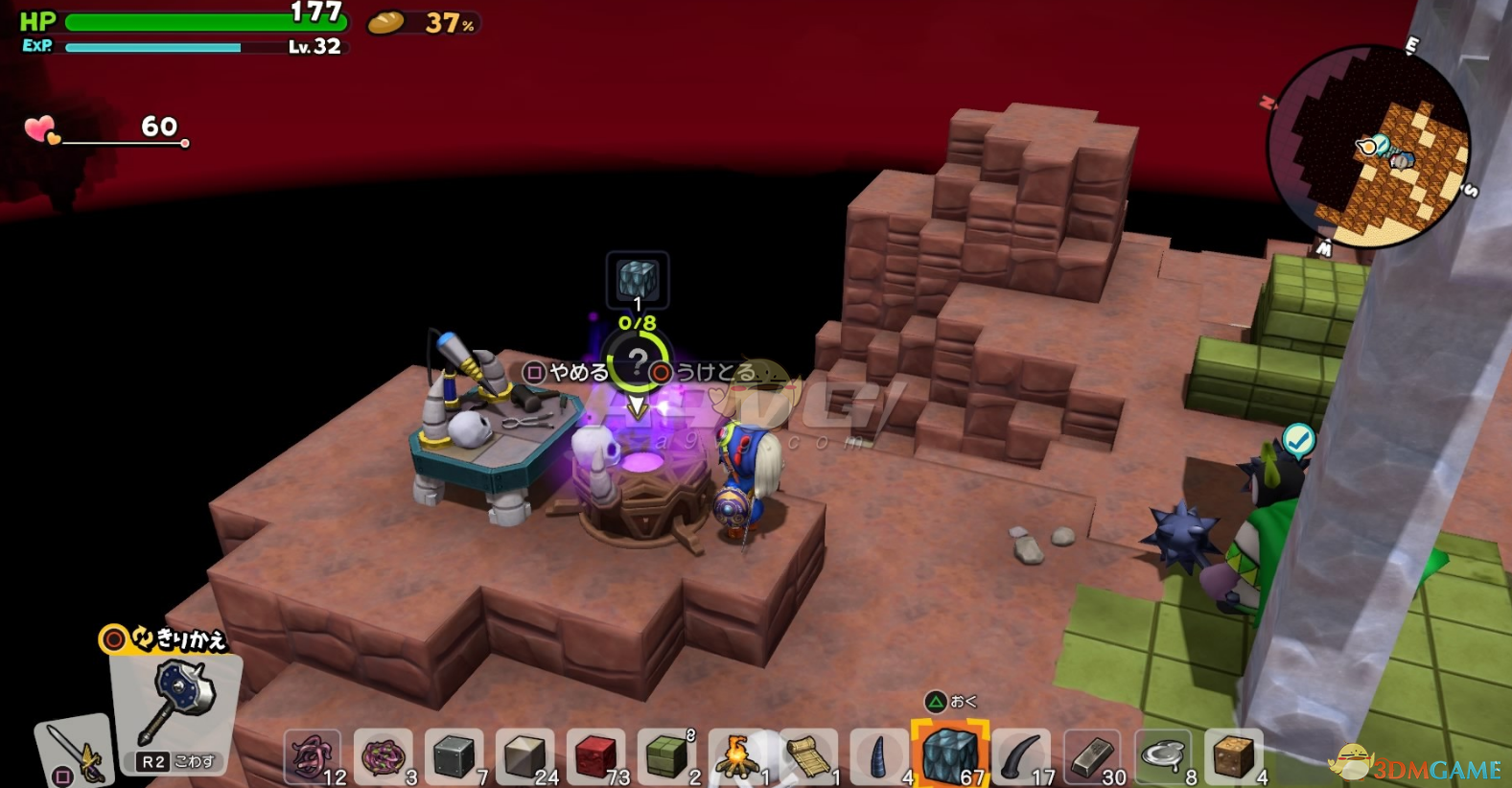Open the circular minimap
The width and height of the screenshot is (1512, 788).
tap(1368, 147)
